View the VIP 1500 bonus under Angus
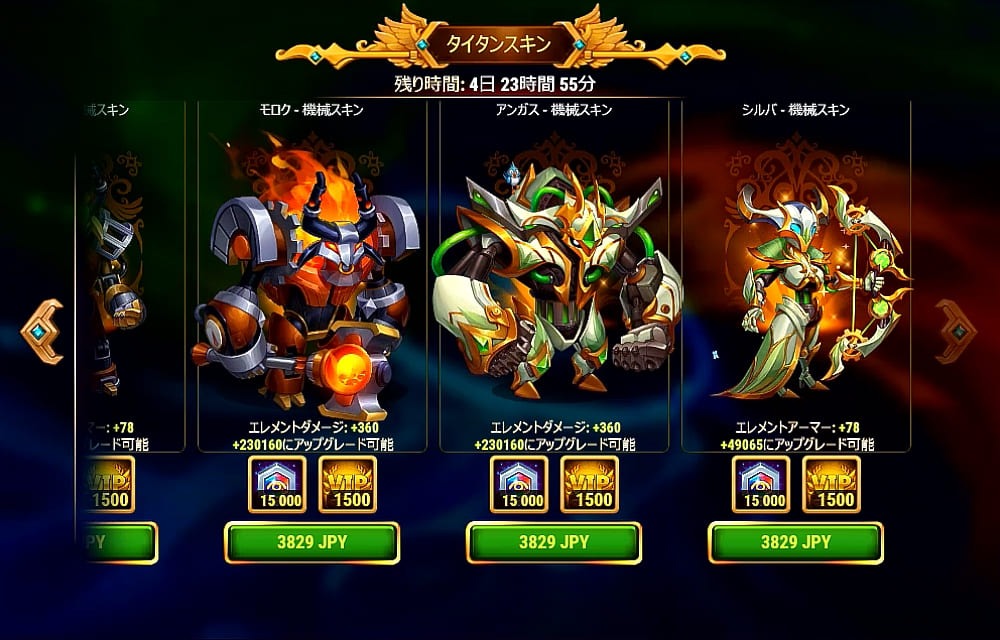Viewport: 1000px width, 640px height. (589, 484)
